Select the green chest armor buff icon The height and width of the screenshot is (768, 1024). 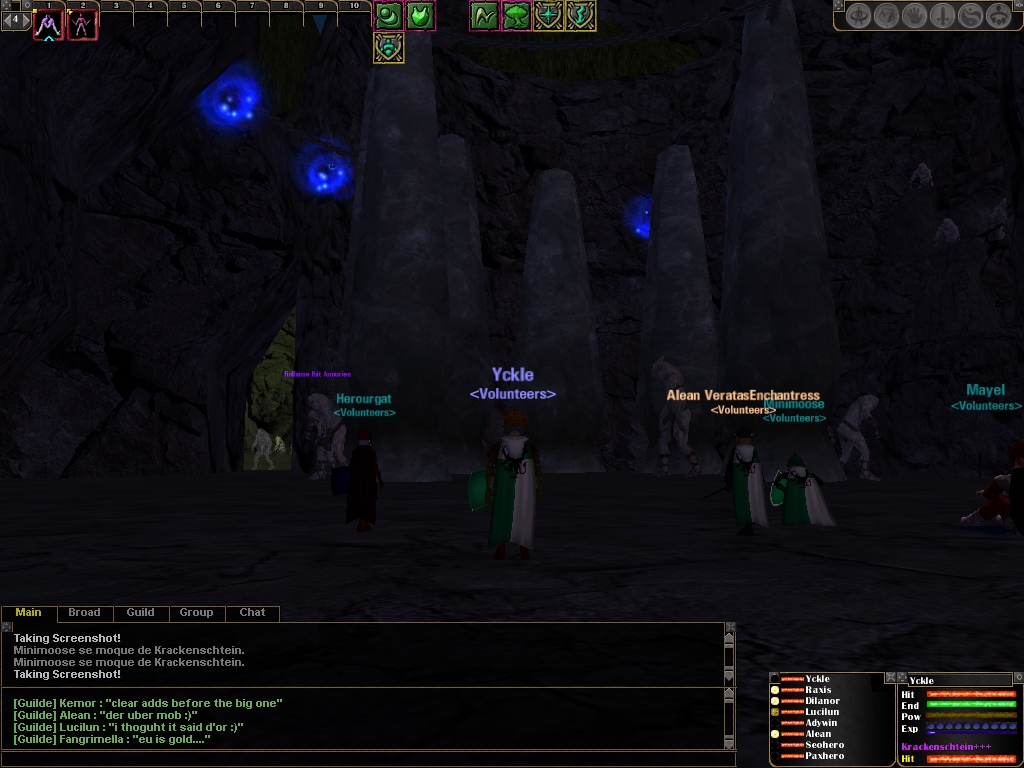421,16
